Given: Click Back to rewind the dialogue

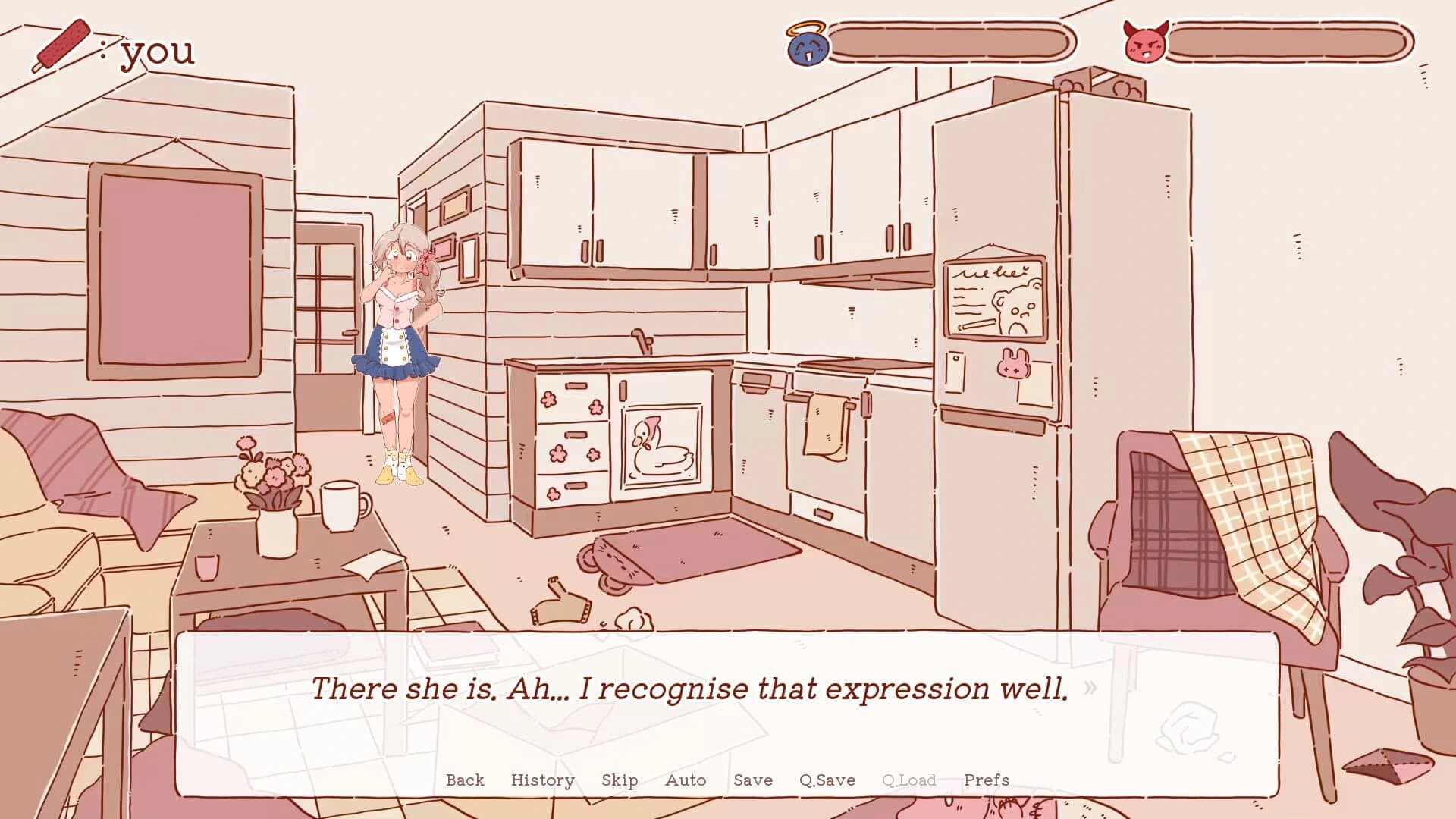Looking at the screenshot, I should pos(465,780).
